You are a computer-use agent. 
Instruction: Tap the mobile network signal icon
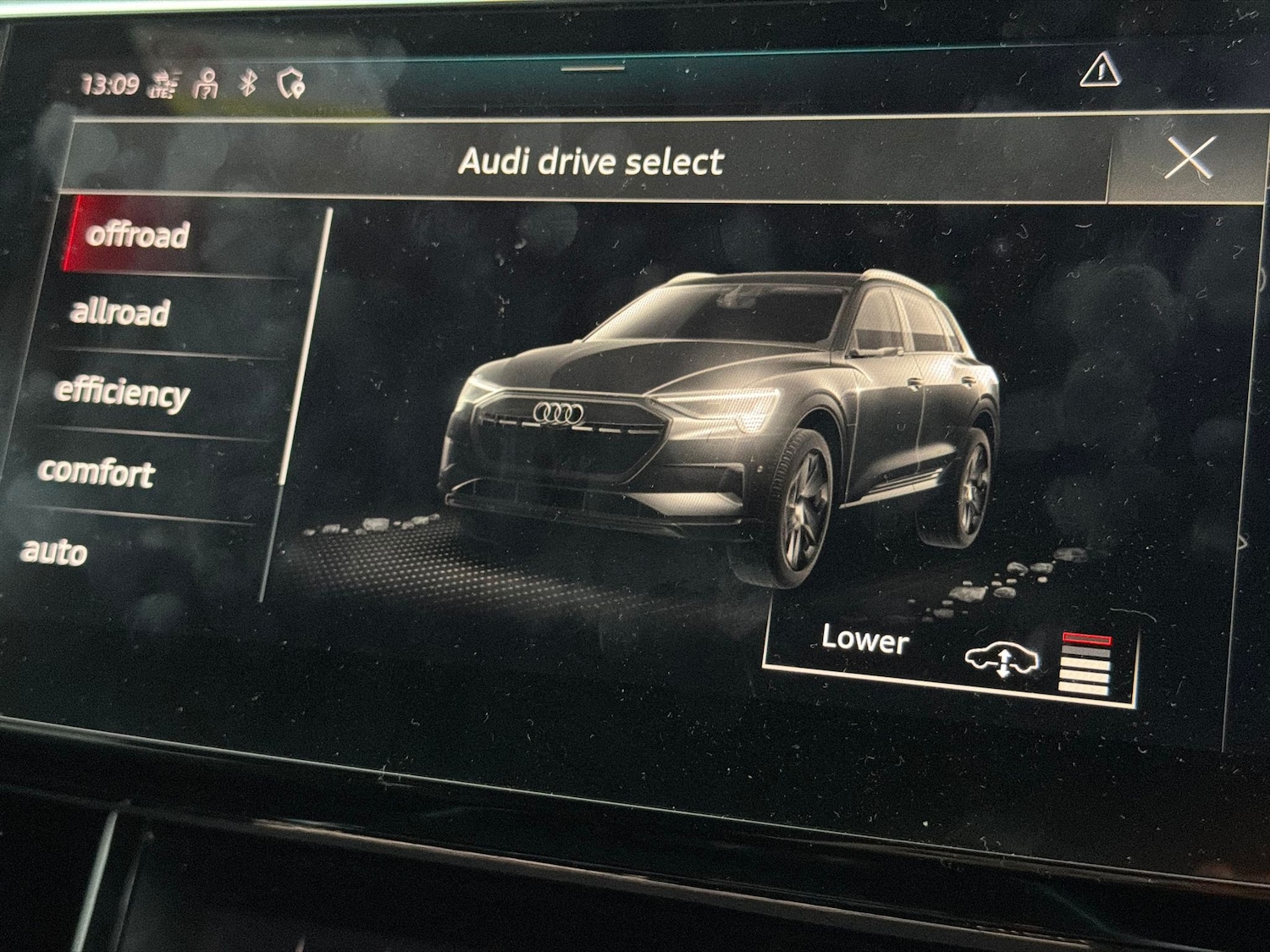[x=162, y=84]
